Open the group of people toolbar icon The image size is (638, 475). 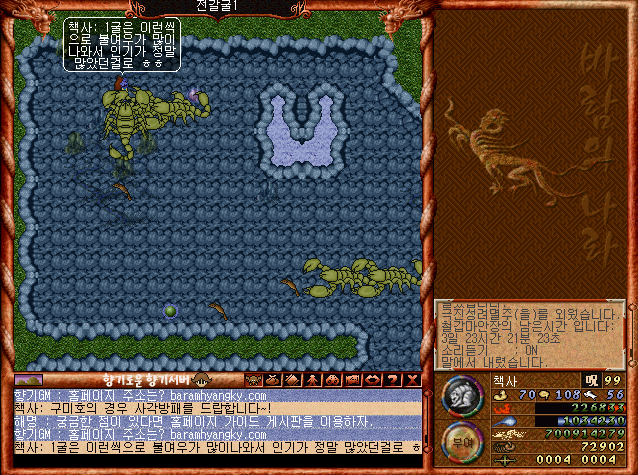coord(333,380)
